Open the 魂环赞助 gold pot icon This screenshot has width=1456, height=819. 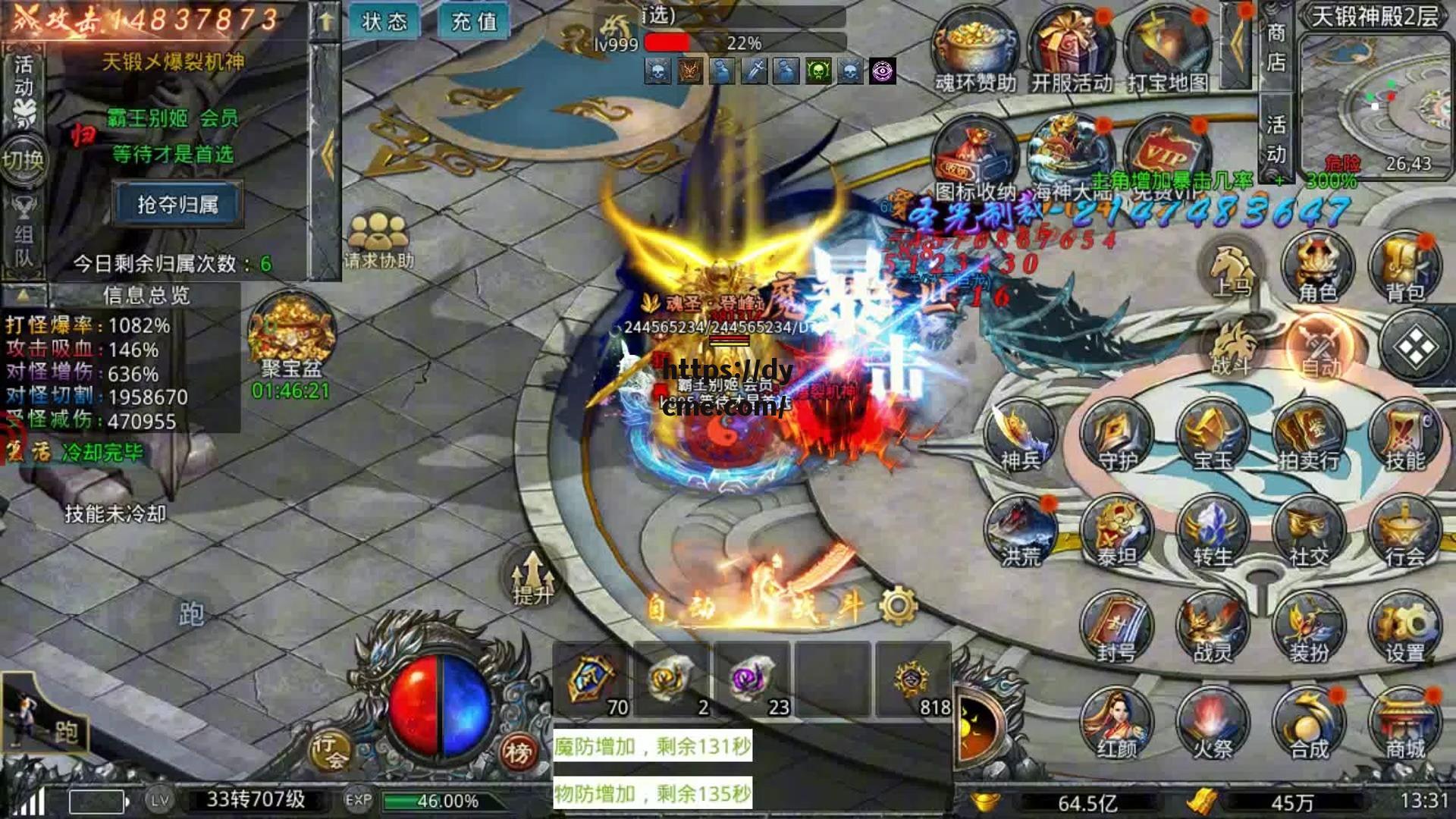[x=975, y=49]
